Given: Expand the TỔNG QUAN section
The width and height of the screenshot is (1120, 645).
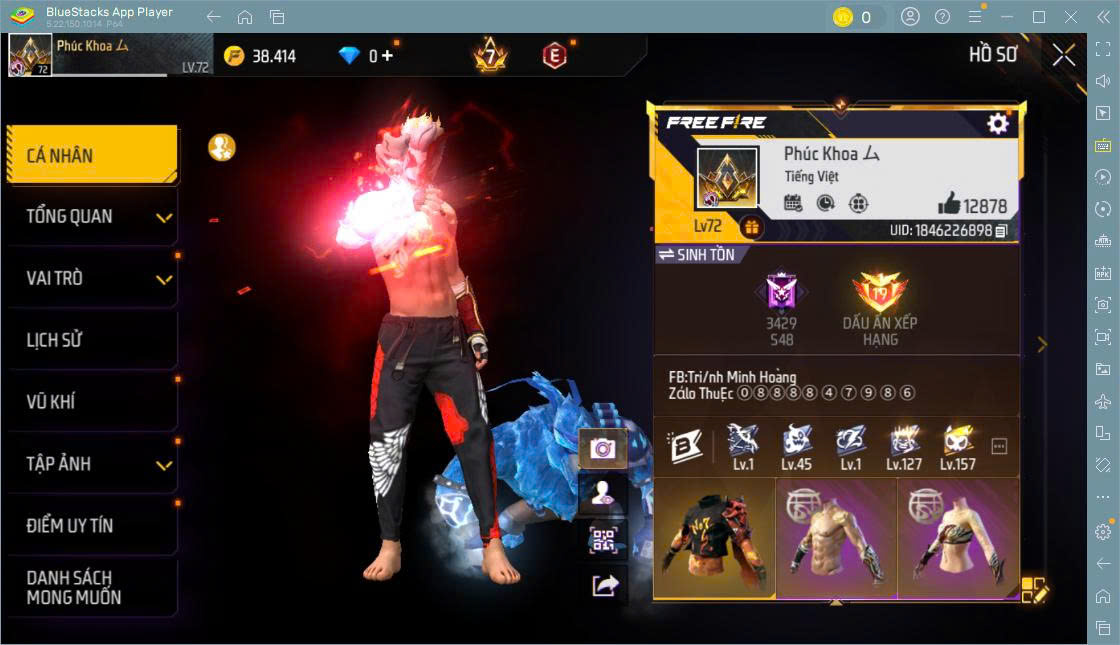Looking at the screenshot, I should point(92,216).
